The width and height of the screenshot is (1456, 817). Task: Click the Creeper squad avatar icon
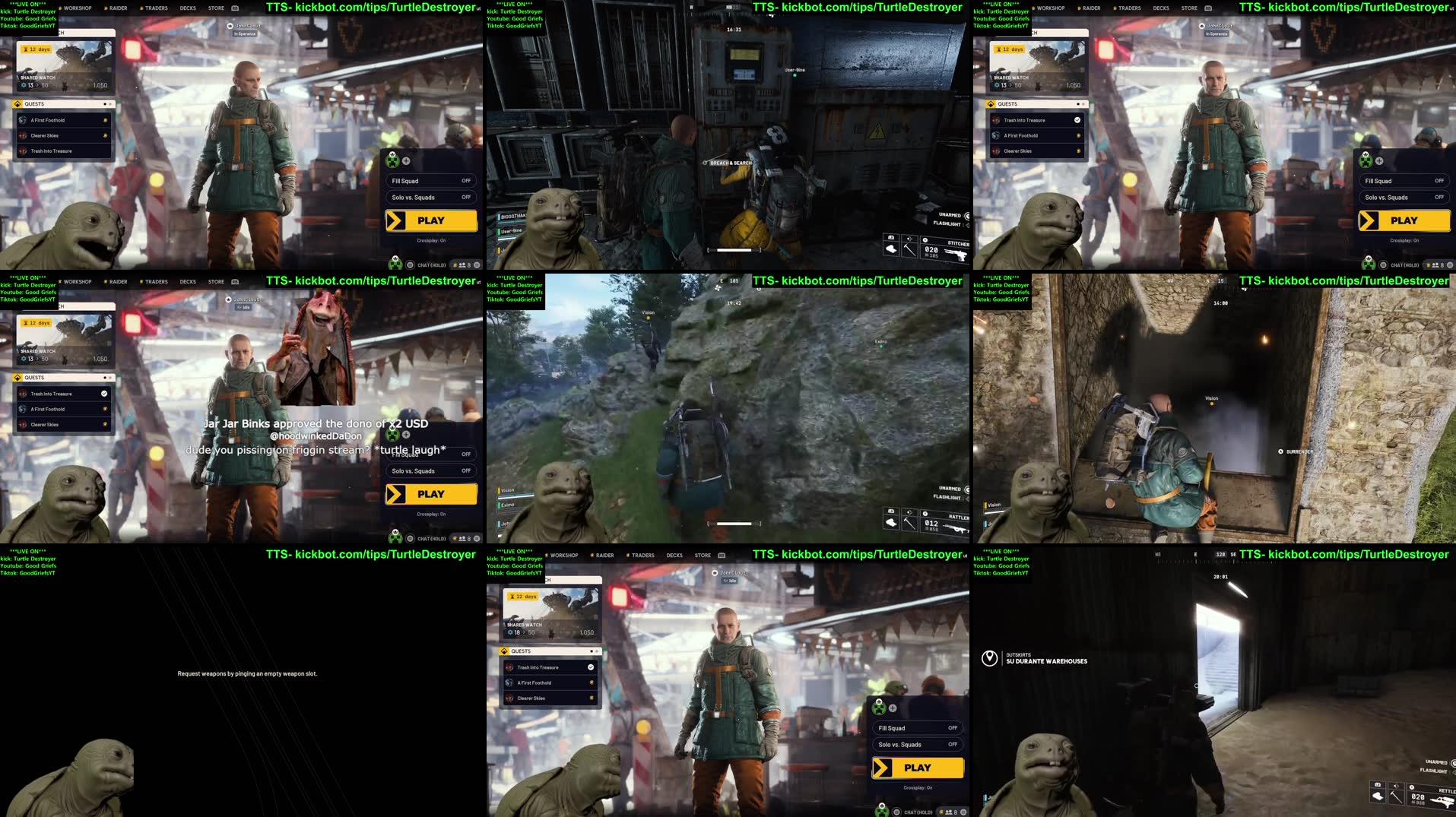[394, 160]
